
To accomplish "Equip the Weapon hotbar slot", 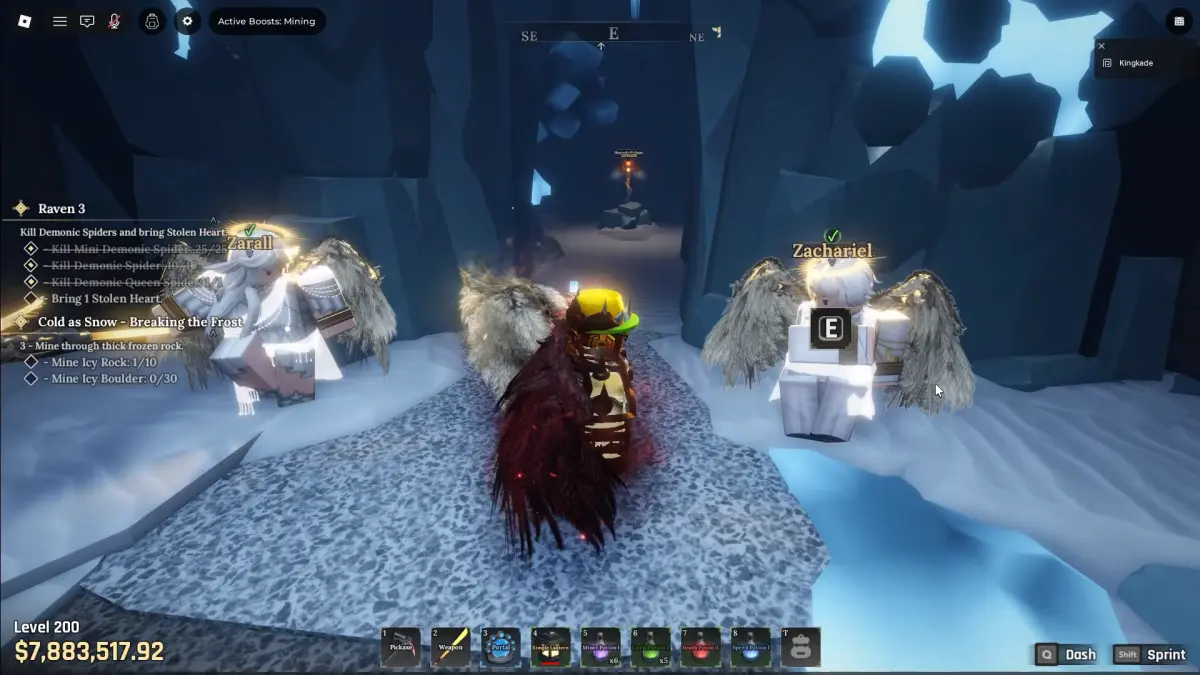I will 451,647.
